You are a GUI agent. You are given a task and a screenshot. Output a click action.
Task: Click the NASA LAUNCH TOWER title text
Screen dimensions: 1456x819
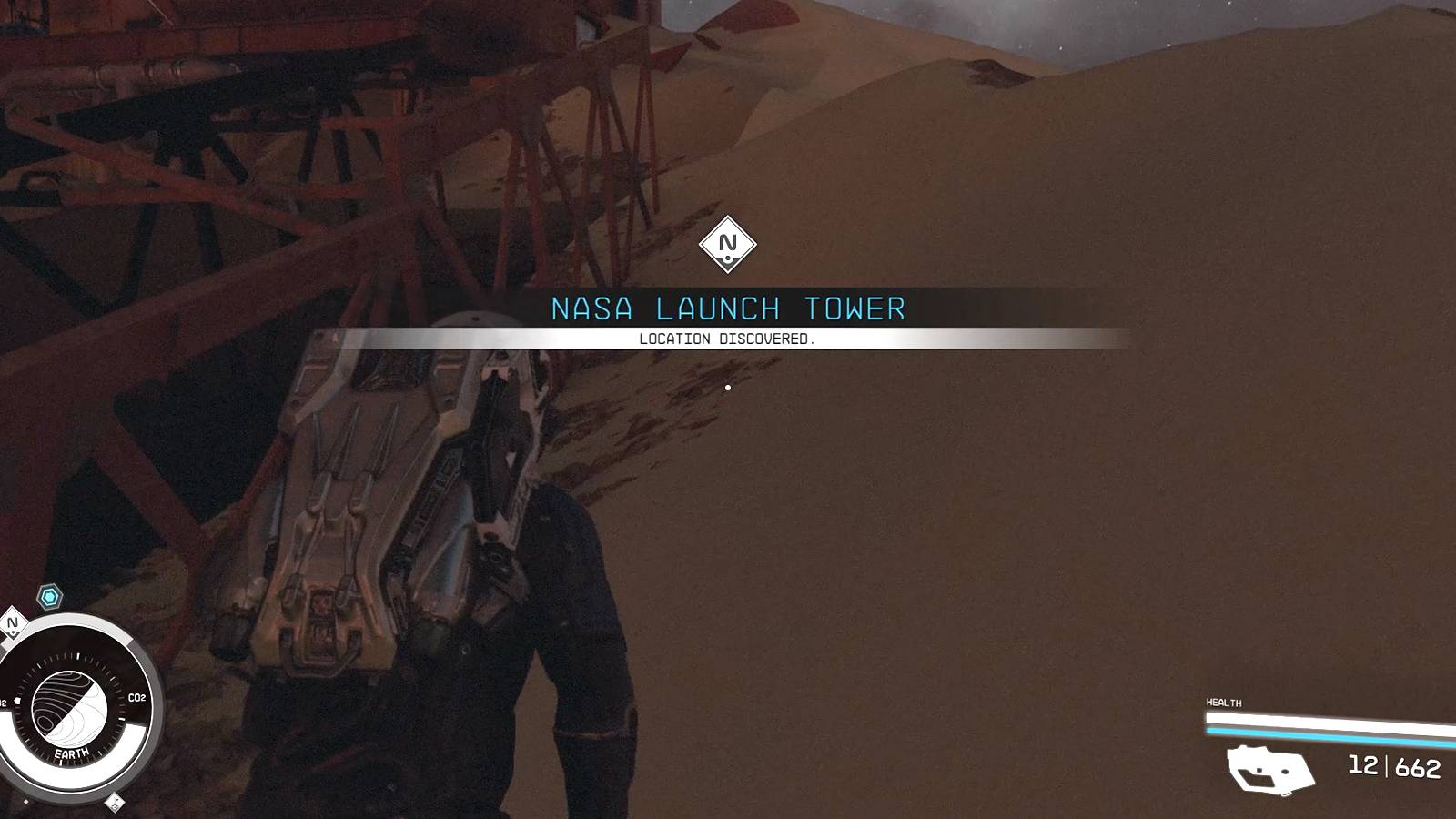point(728,308)
